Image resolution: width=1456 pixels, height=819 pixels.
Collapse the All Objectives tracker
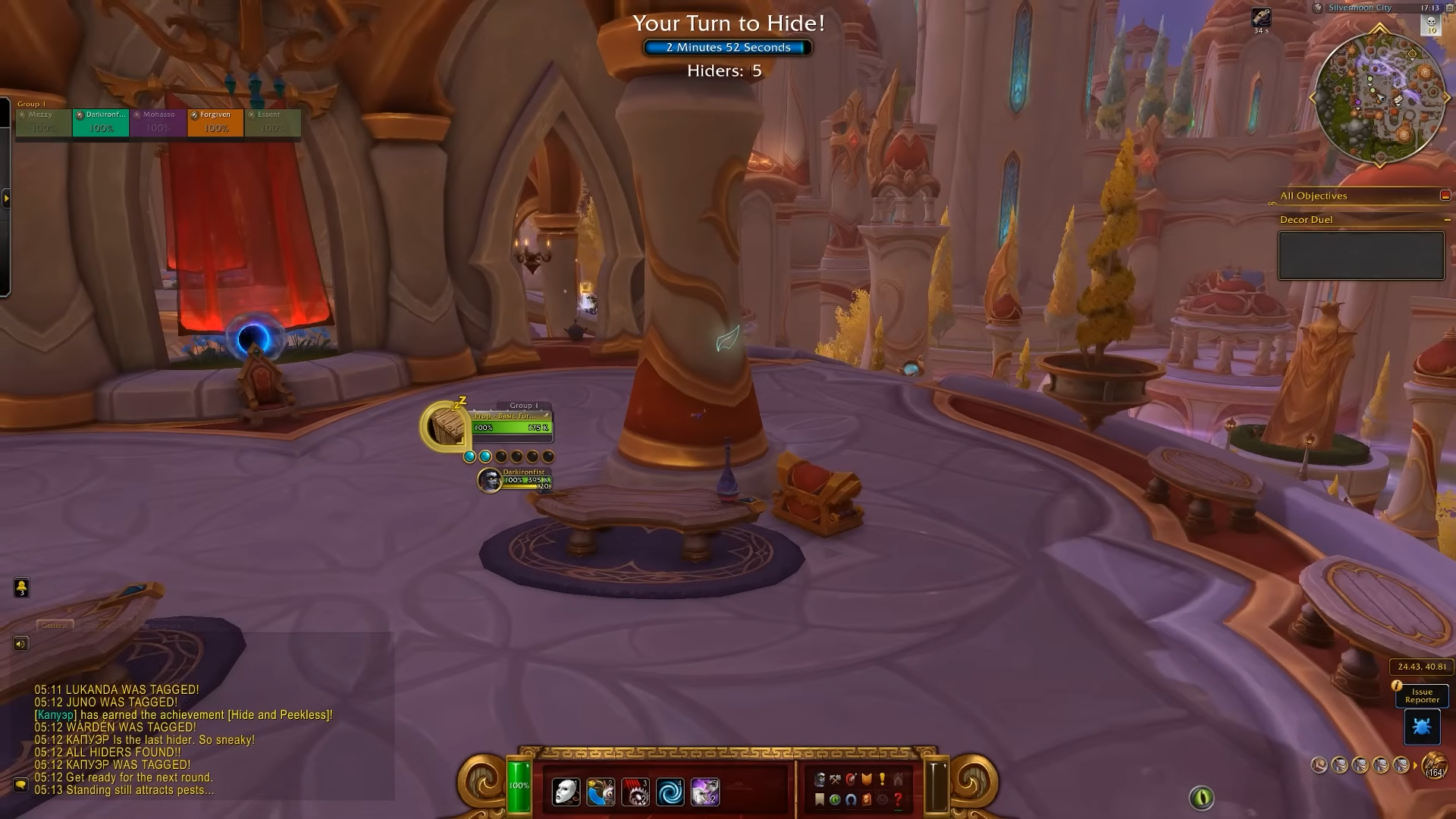tap(1445, 195)
